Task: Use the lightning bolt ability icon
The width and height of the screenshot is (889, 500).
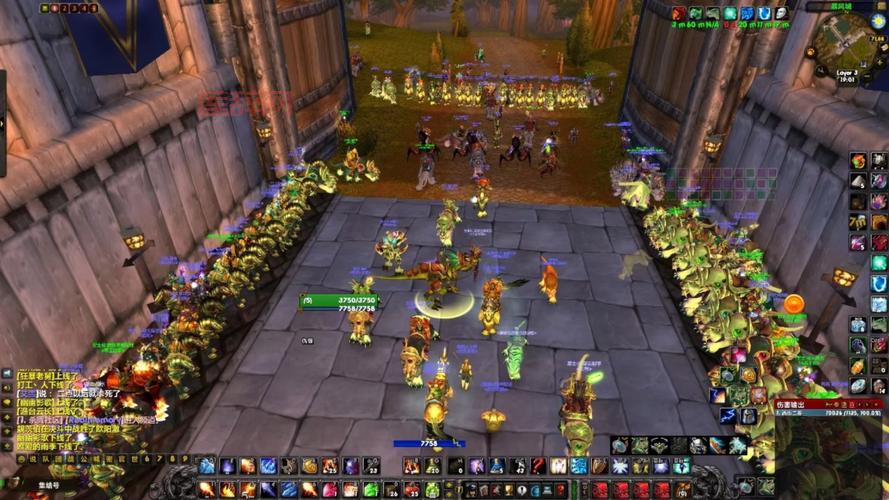Action: tap(729, 415)
